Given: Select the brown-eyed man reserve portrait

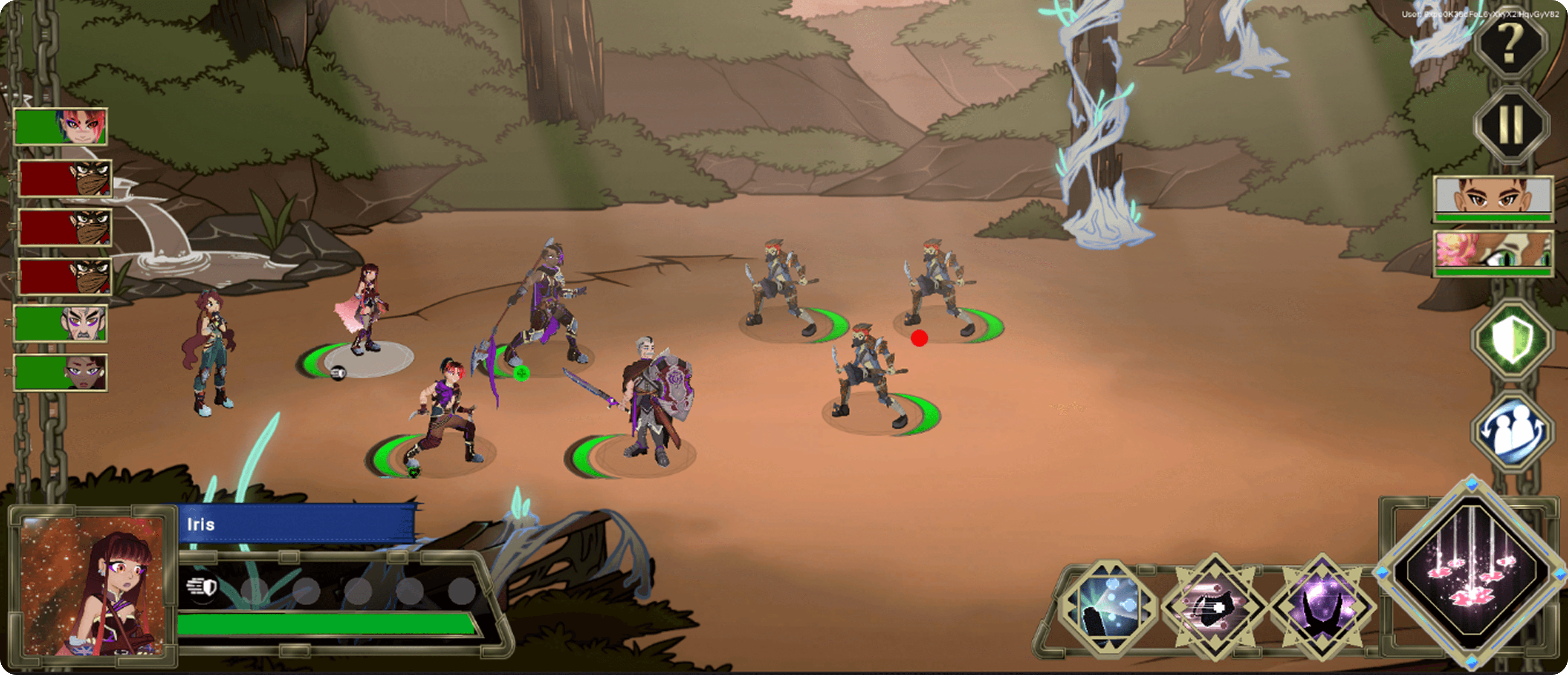Looking at the screenshot, I should click(1493, 199).
